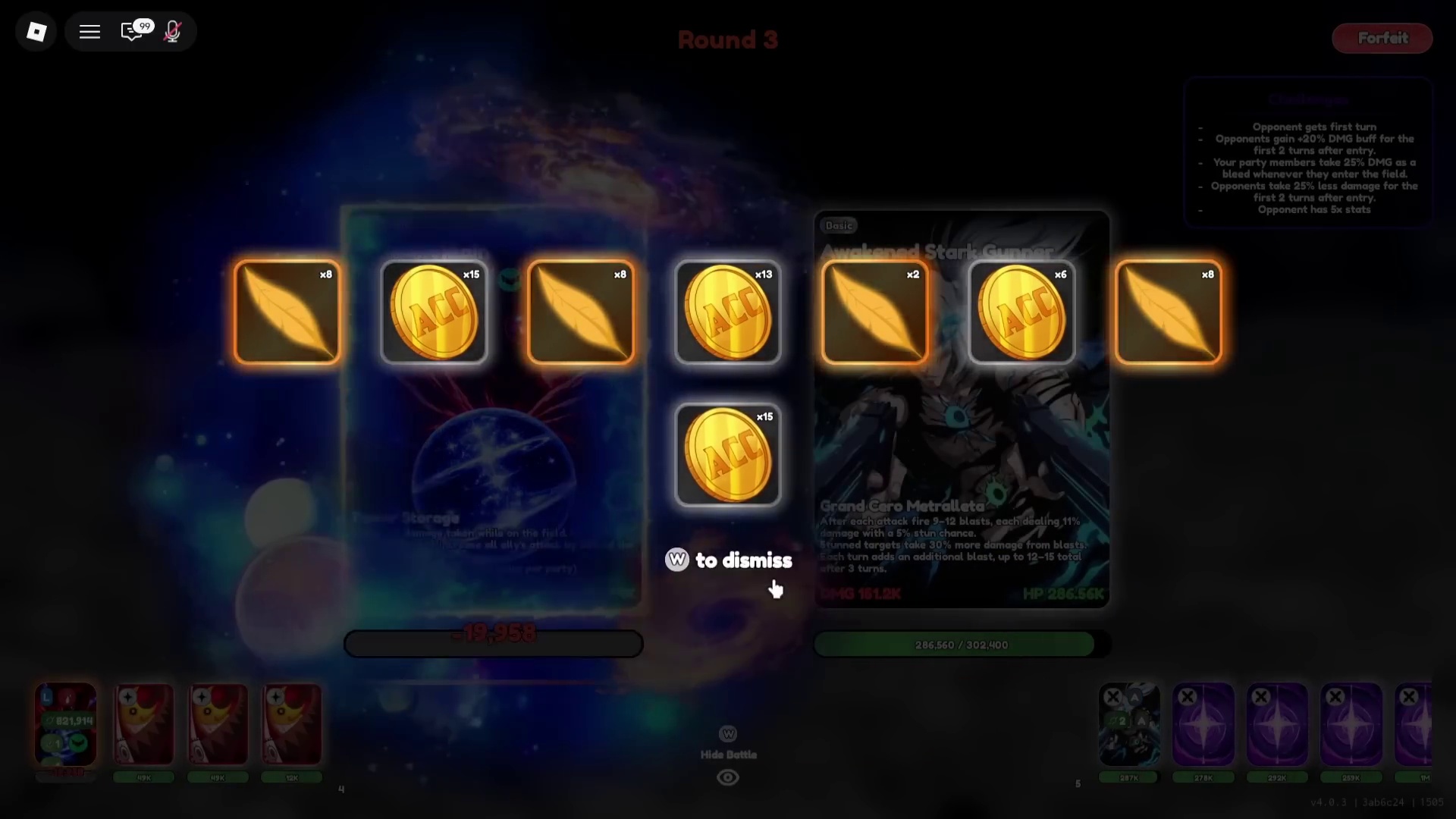1456x819 pixels.
Task: Open the hamburger menu
Action: click(89, 31)
